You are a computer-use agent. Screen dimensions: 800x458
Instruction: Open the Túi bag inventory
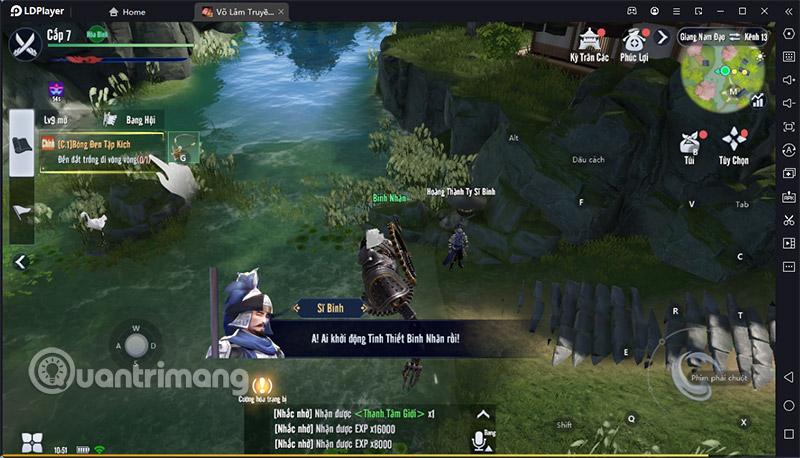[690, 146]
